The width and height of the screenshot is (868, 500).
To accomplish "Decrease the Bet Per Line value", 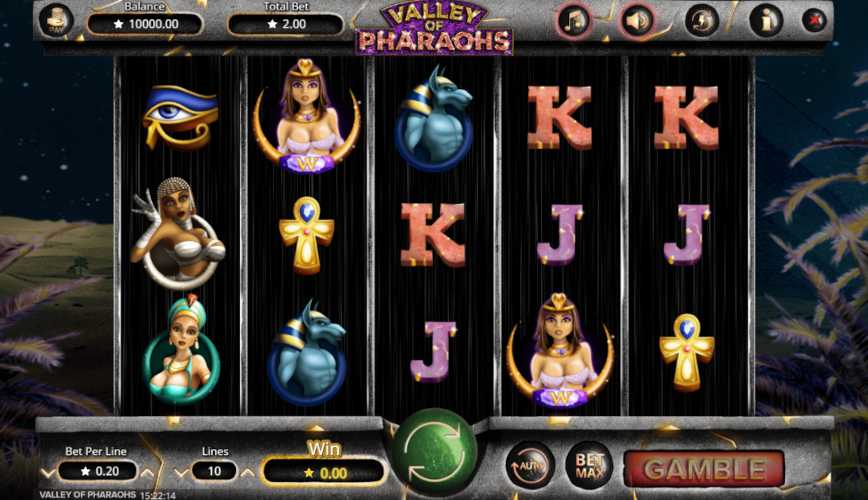I will [x=46, y=471].
